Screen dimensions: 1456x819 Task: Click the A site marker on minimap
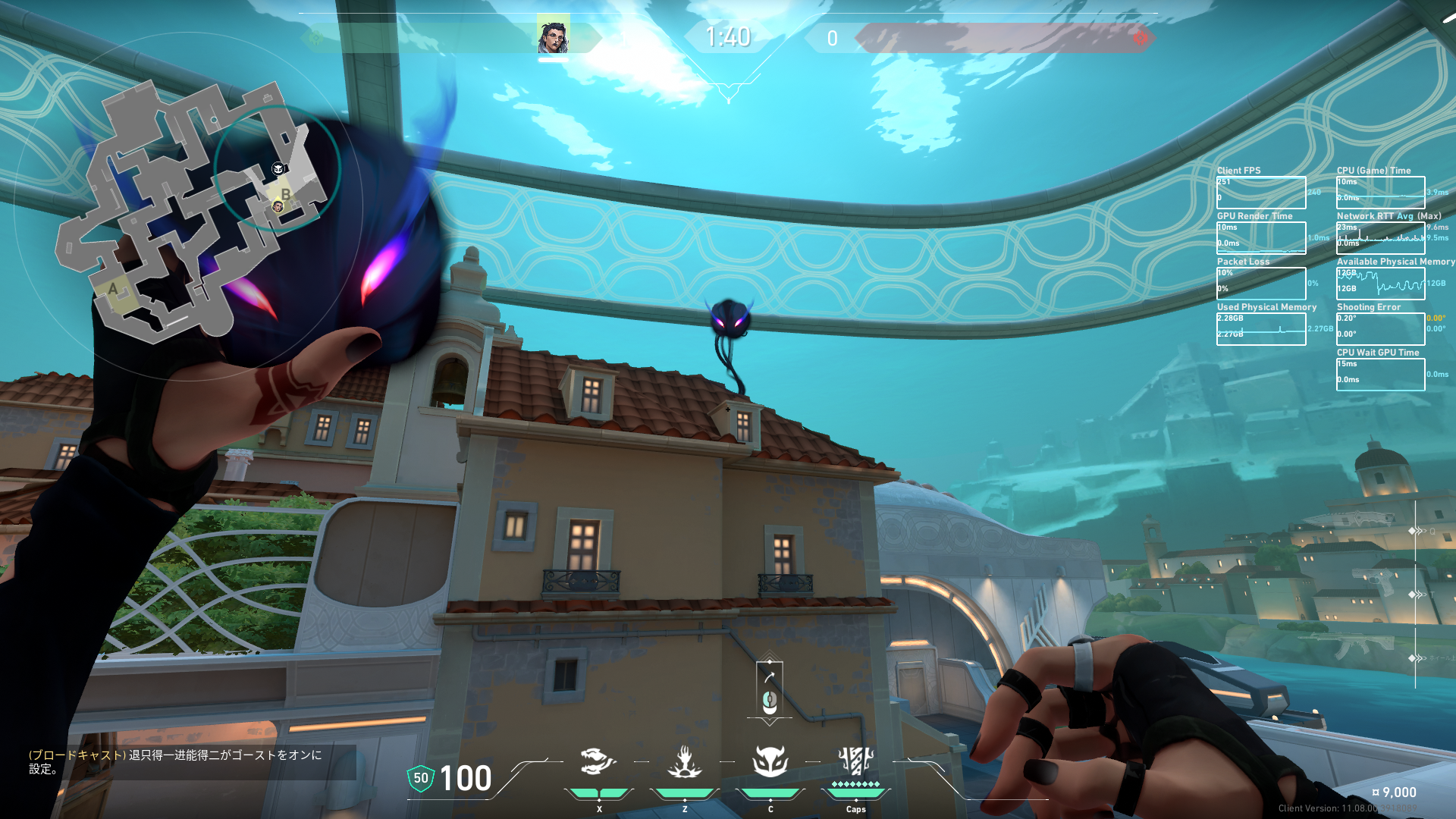click(x=113, y=289)
